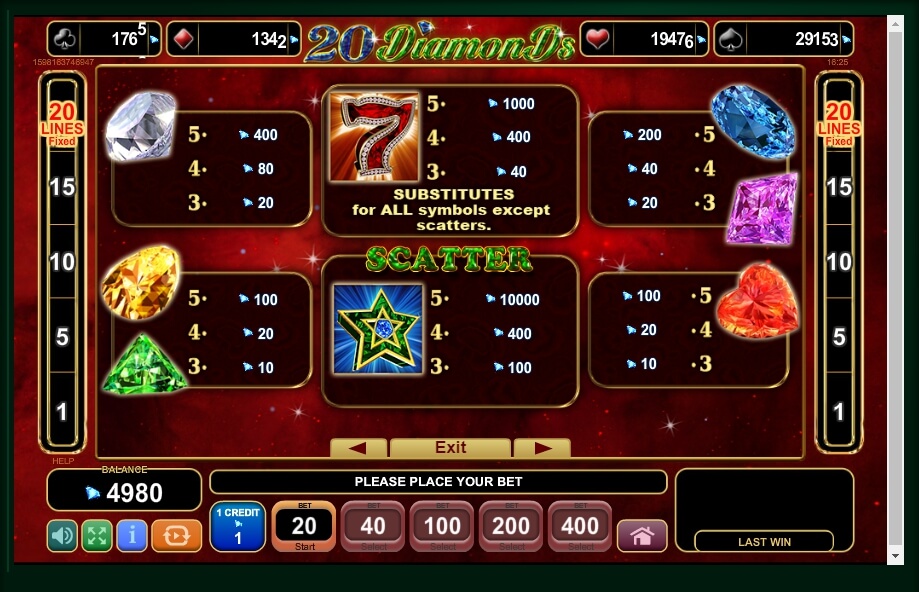The height and width of the screenshot is (592, 919).
Task: Click the spades jackpot counter
Action: tap(783, 40)
